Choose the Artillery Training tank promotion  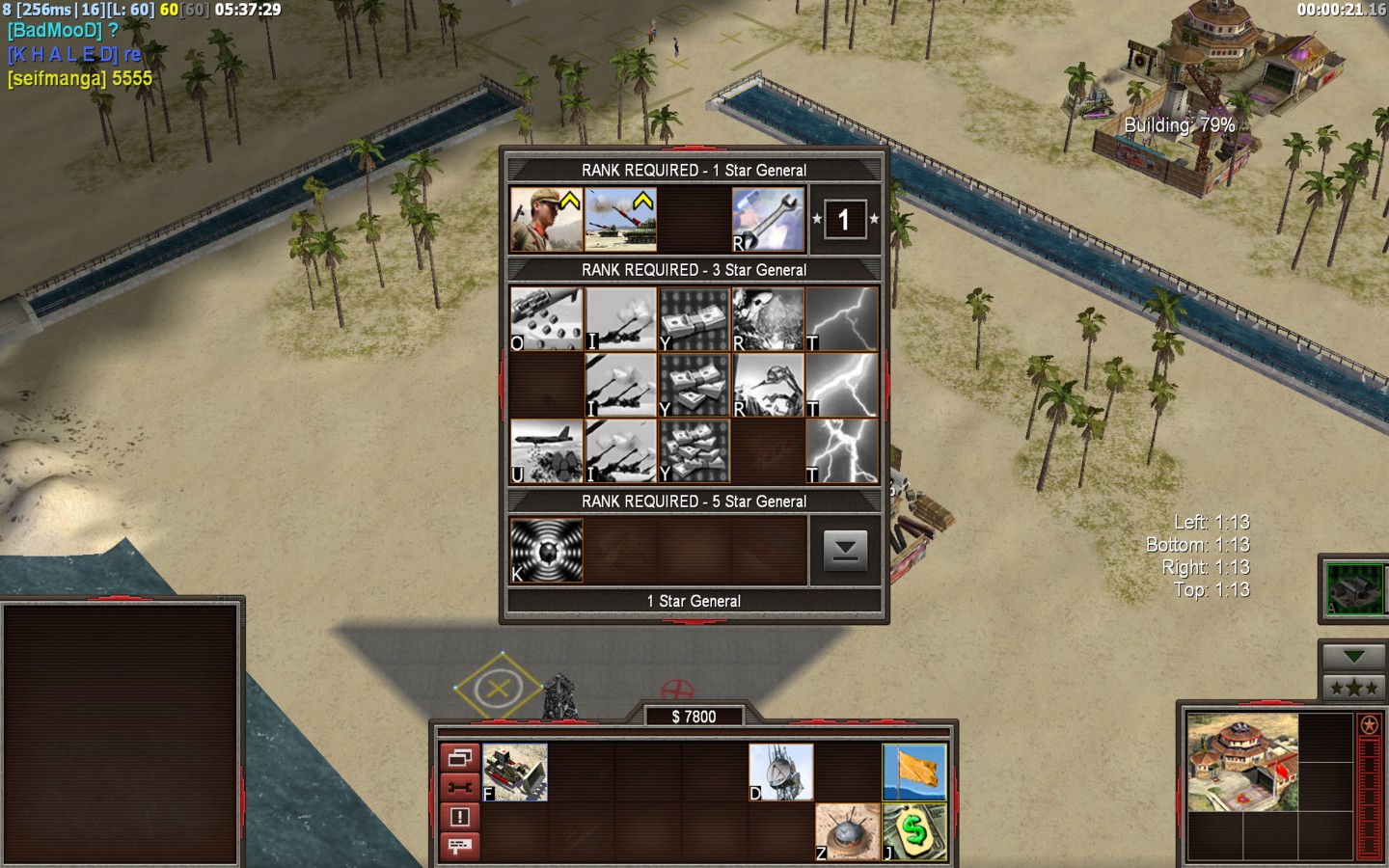click(x=620, y=220)
